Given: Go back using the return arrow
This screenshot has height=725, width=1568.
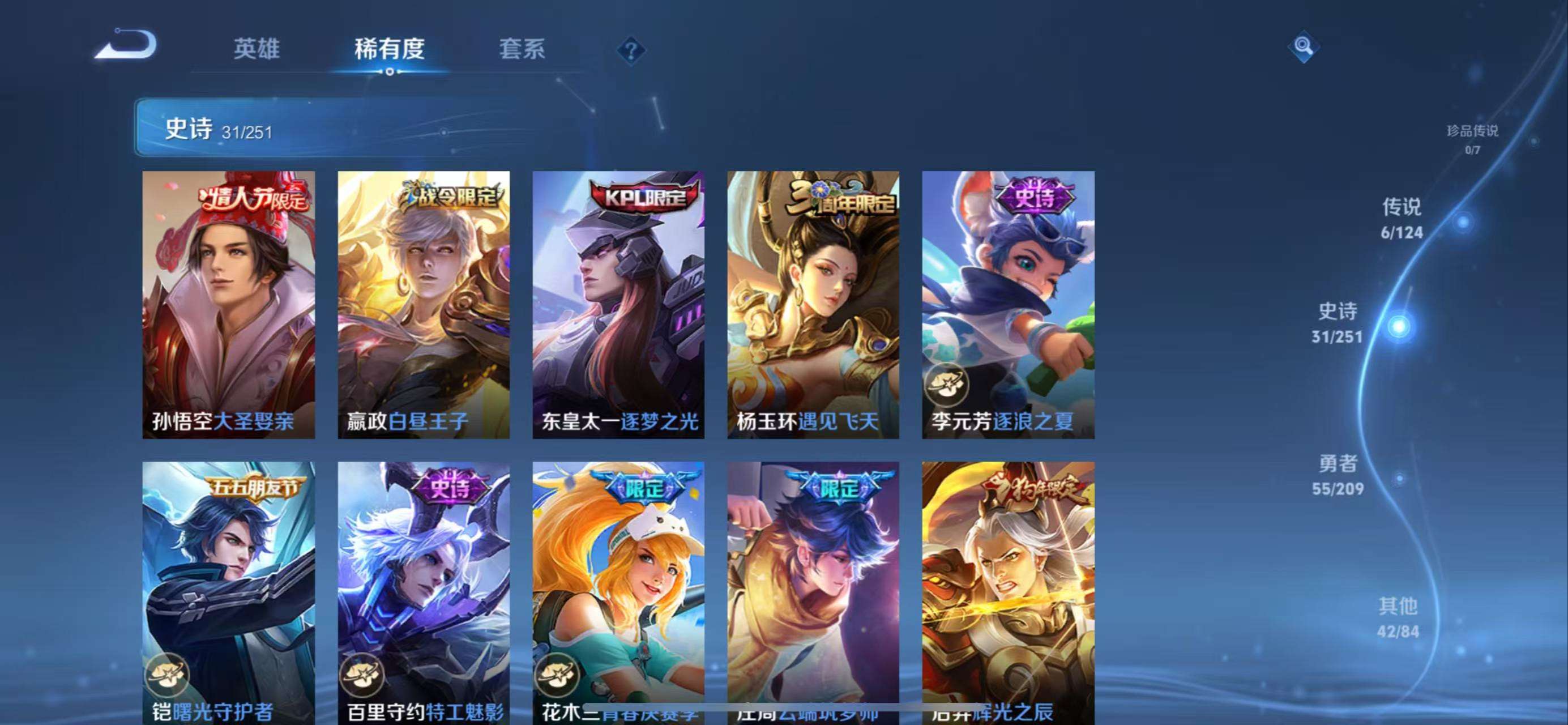Looking at the screenshot, I should coord(126,44).
